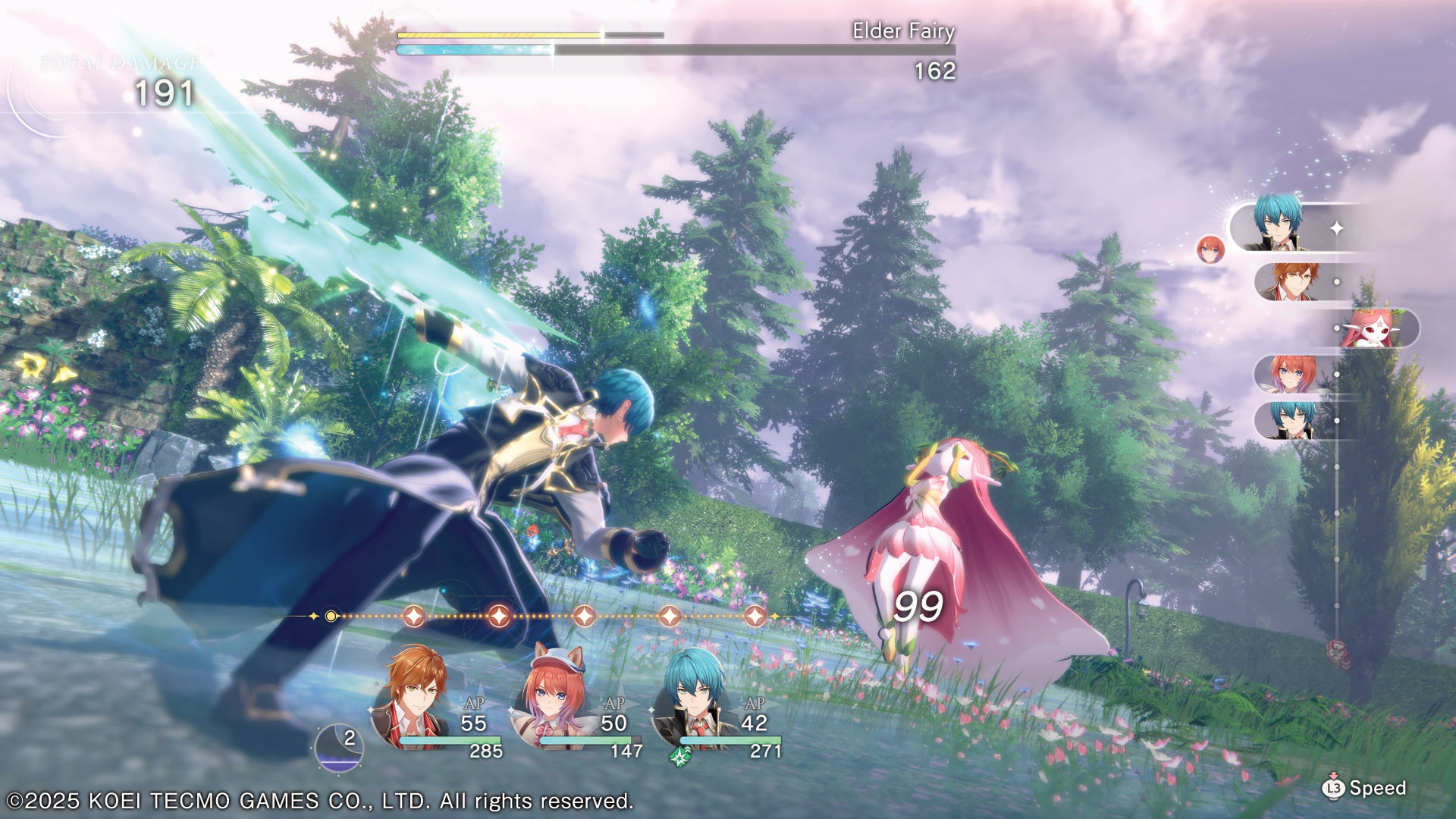Viewport: 1456px width, 819px height.
Task: Click the small round red-haired support portrait
Action: 1210,249
